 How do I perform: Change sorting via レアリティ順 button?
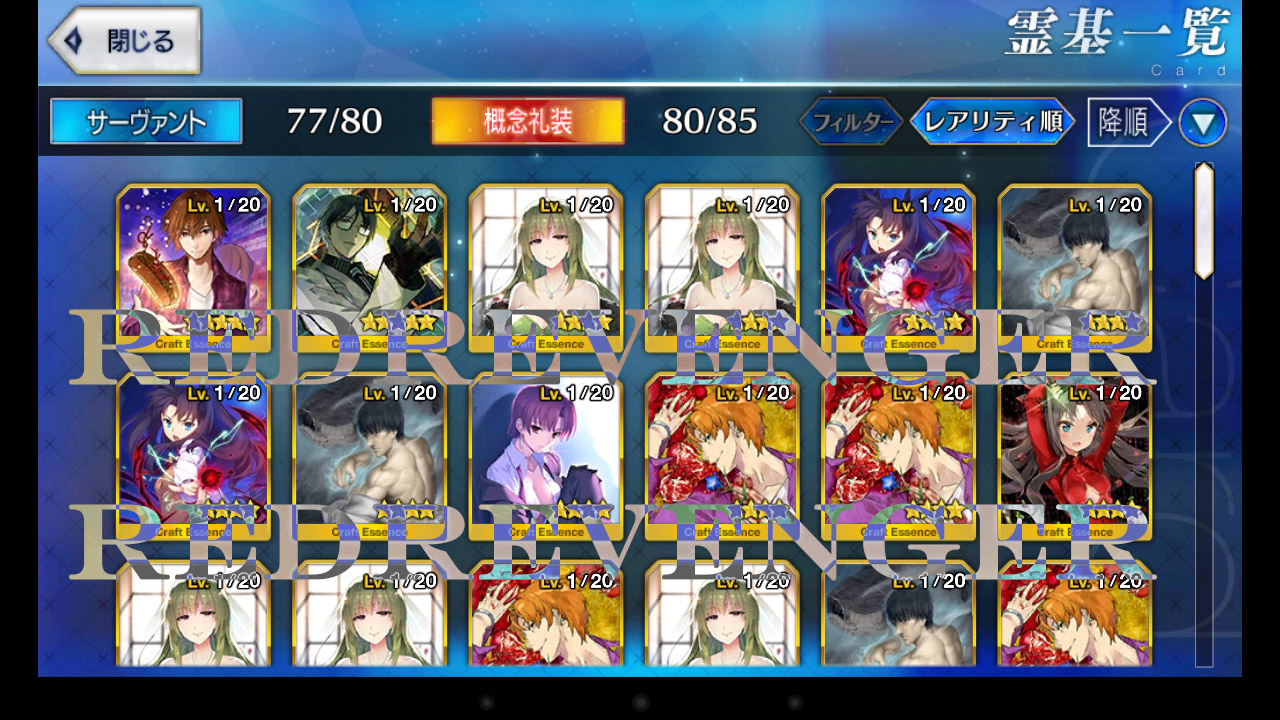click(992, 122)
